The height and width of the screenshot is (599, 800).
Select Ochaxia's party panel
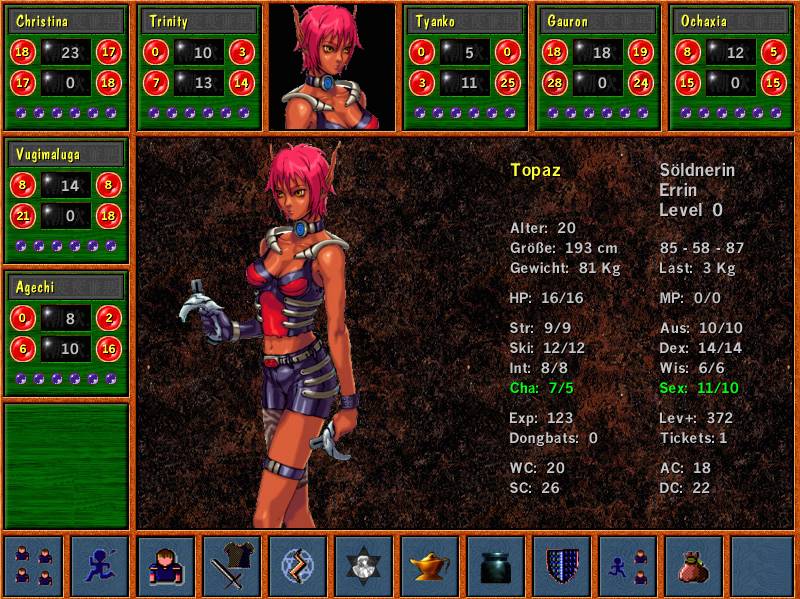click(731, 67)
